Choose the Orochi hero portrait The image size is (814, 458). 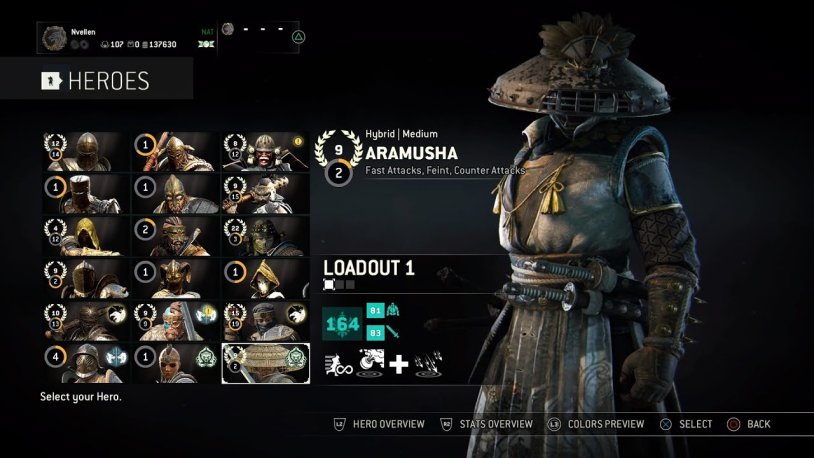point(265,236)
